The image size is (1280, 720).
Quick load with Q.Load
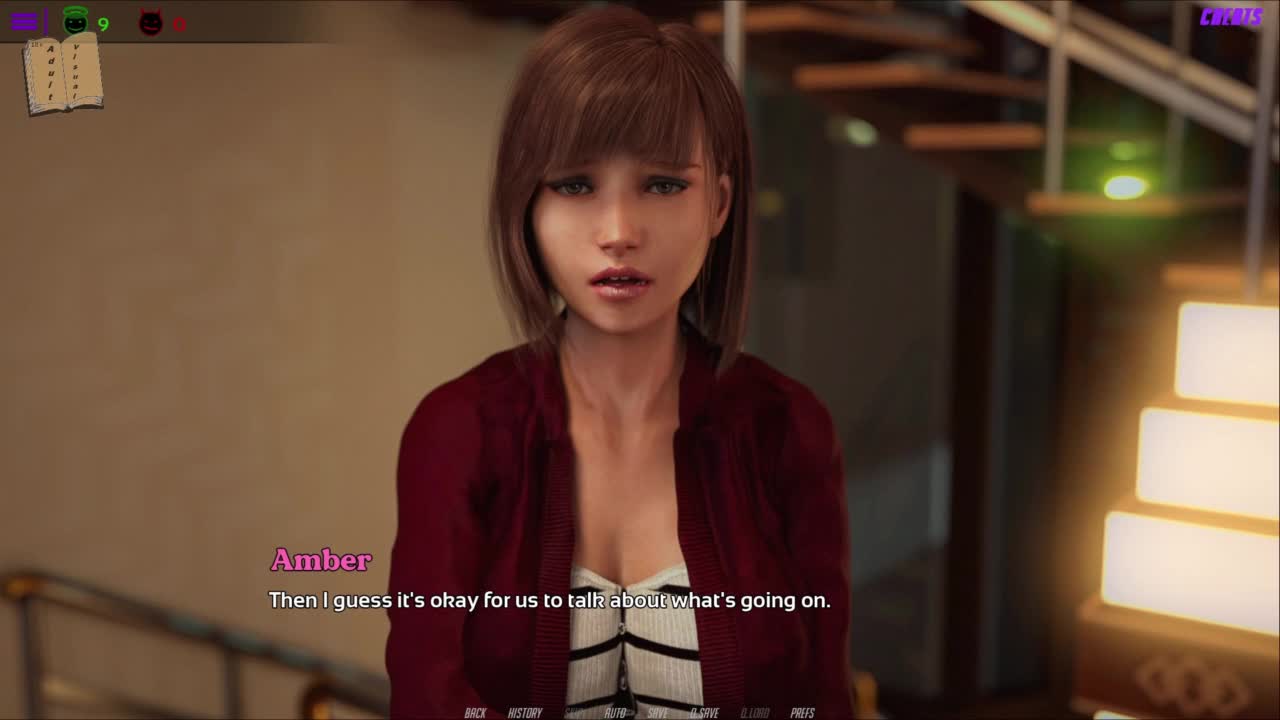tap(755, 712)
